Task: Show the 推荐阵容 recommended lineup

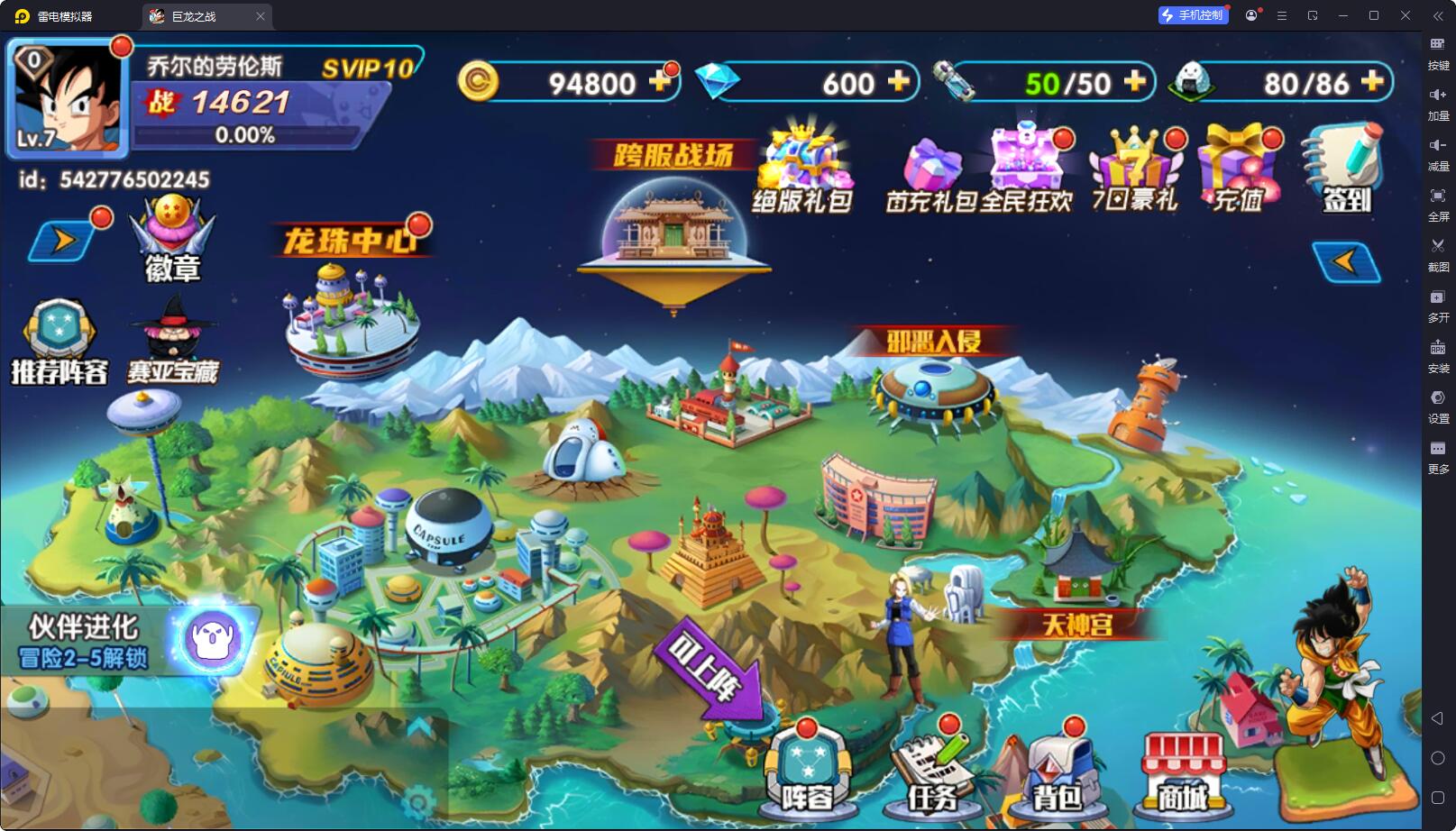Action: pos(60,342)
